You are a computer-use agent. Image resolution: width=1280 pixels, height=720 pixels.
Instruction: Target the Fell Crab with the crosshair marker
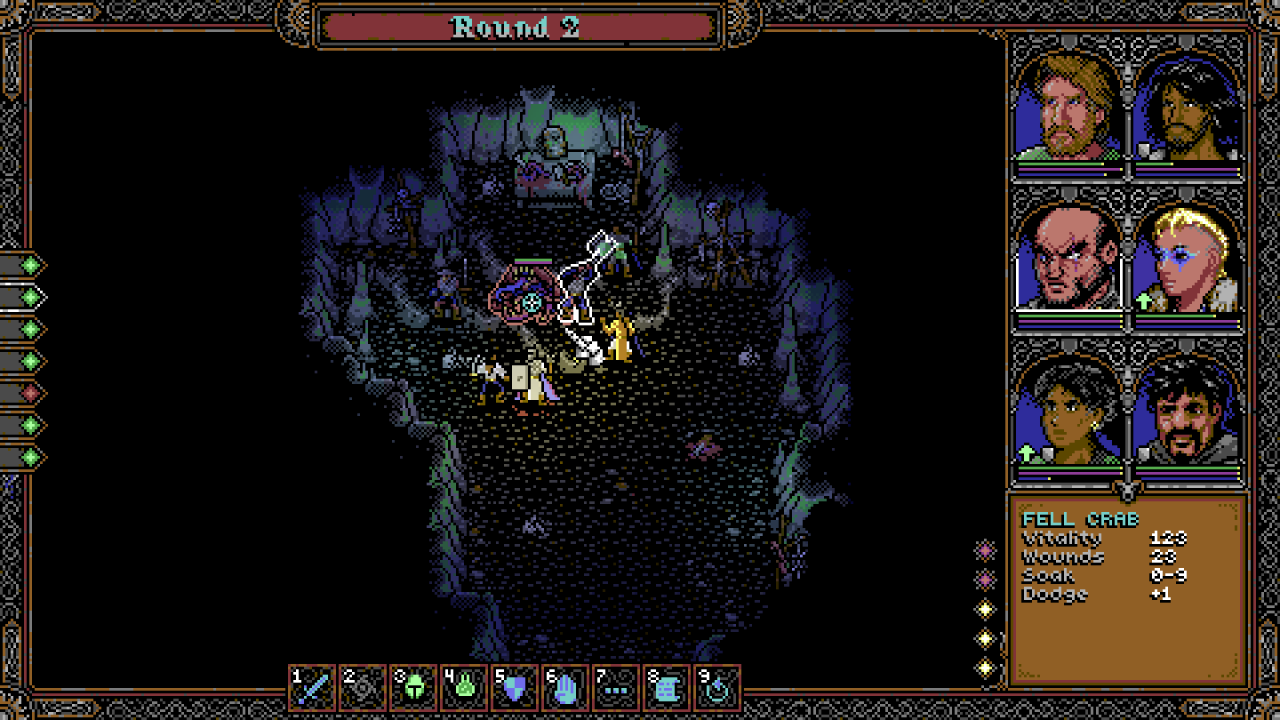coord(532,301)
